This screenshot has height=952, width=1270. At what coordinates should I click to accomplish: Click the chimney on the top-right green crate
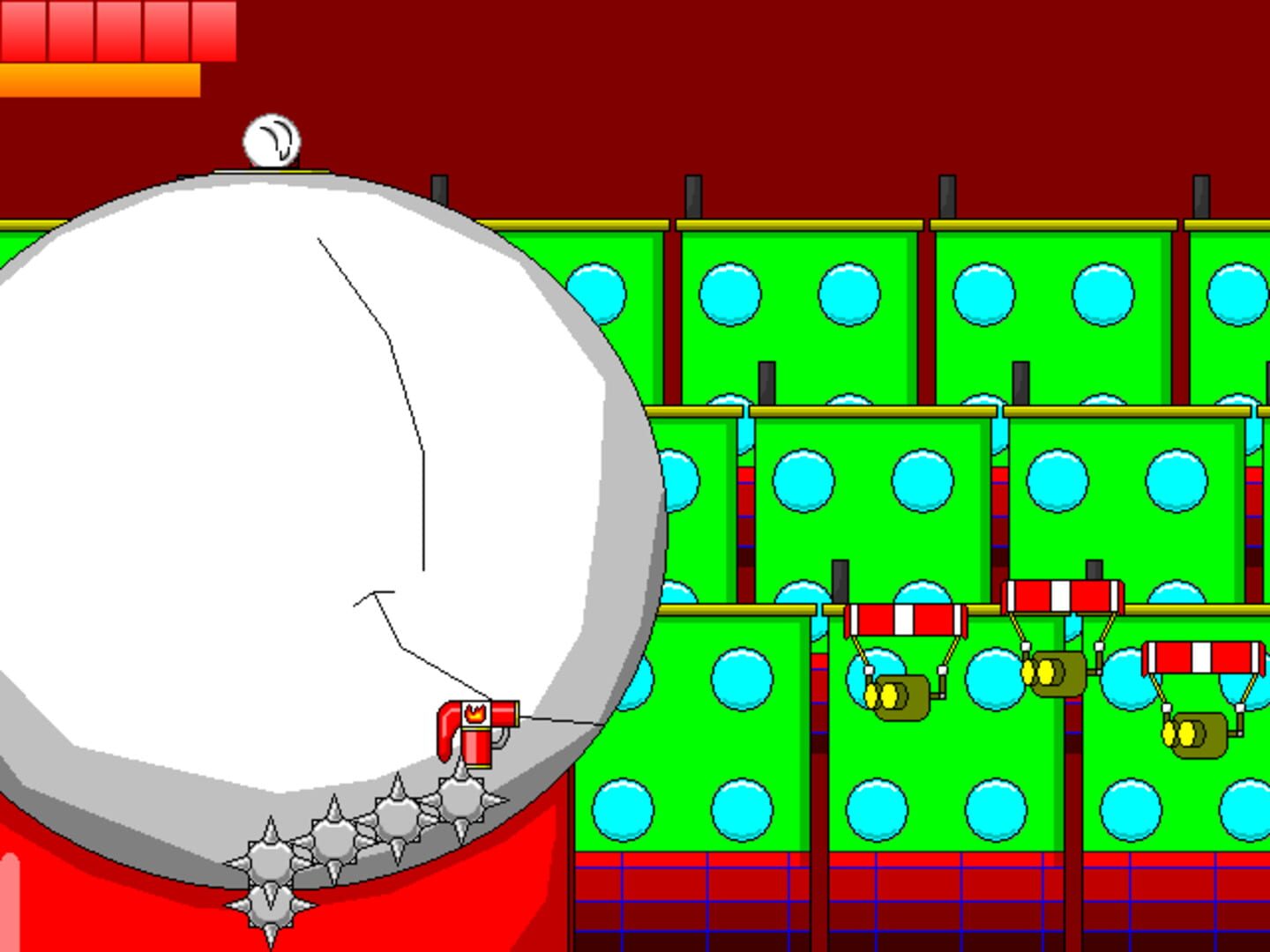tap(1202, 196)
